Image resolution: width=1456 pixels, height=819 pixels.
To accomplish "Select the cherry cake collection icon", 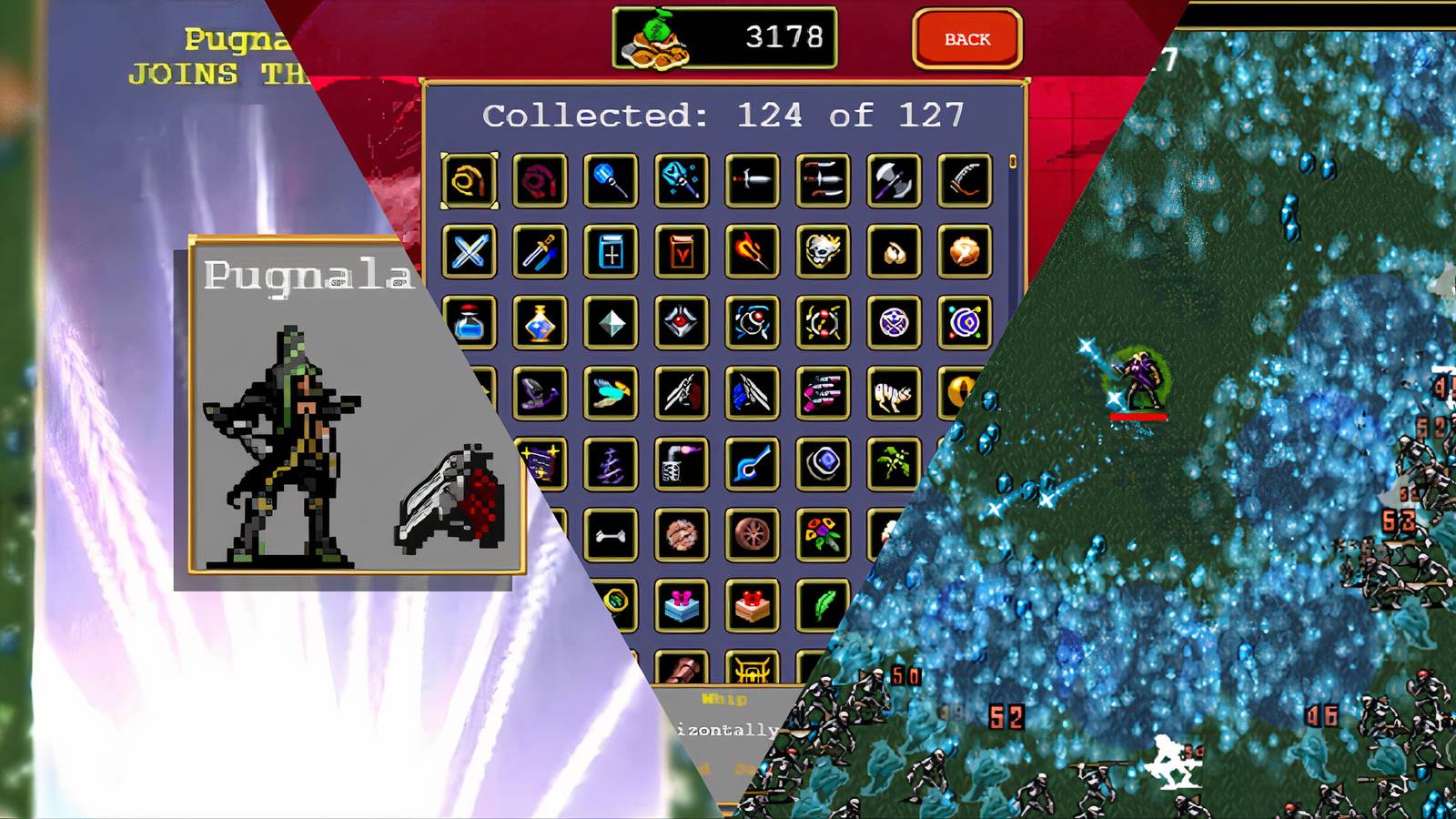I will point(753,605).
